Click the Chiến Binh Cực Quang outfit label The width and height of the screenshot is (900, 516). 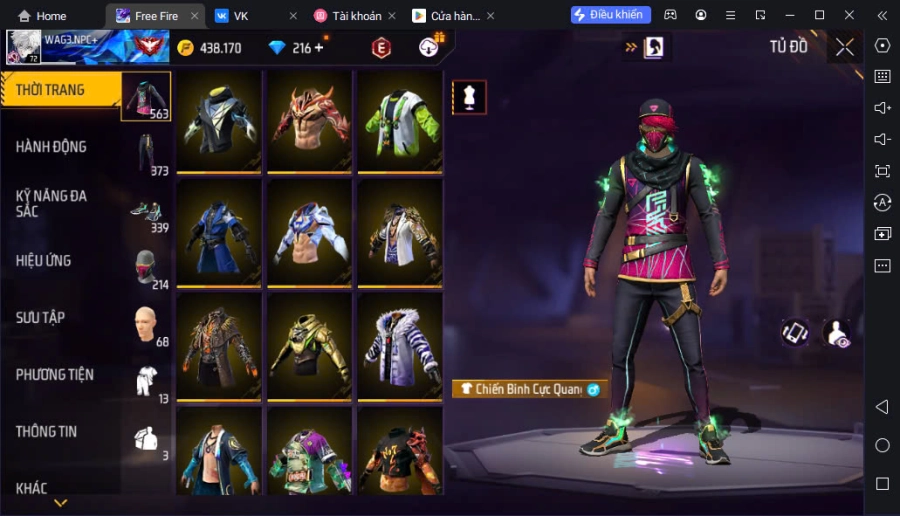pos(527,389)
